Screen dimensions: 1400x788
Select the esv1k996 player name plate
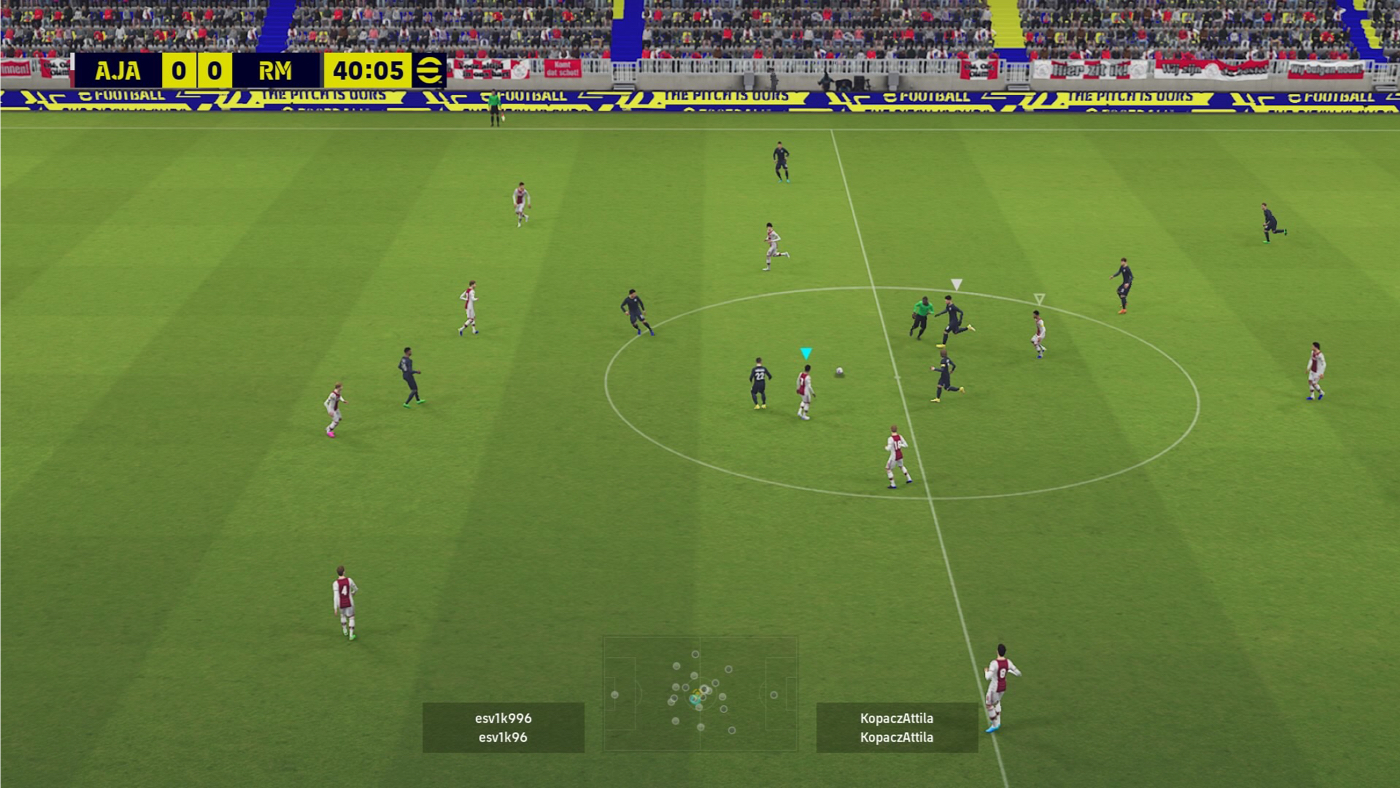[x=503, y=727]
